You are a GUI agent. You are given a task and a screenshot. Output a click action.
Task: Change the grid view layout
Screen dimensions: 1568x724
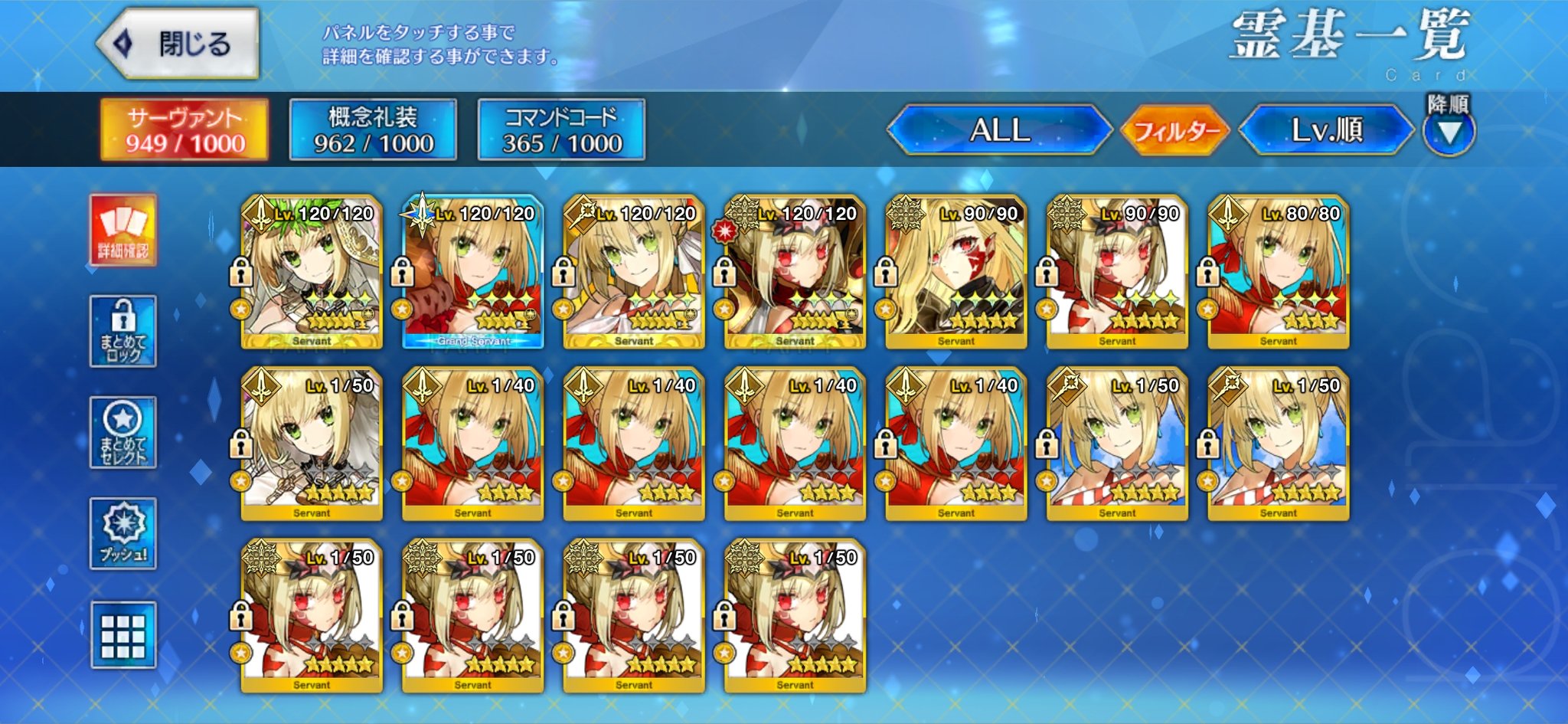(x=123, y=635)
